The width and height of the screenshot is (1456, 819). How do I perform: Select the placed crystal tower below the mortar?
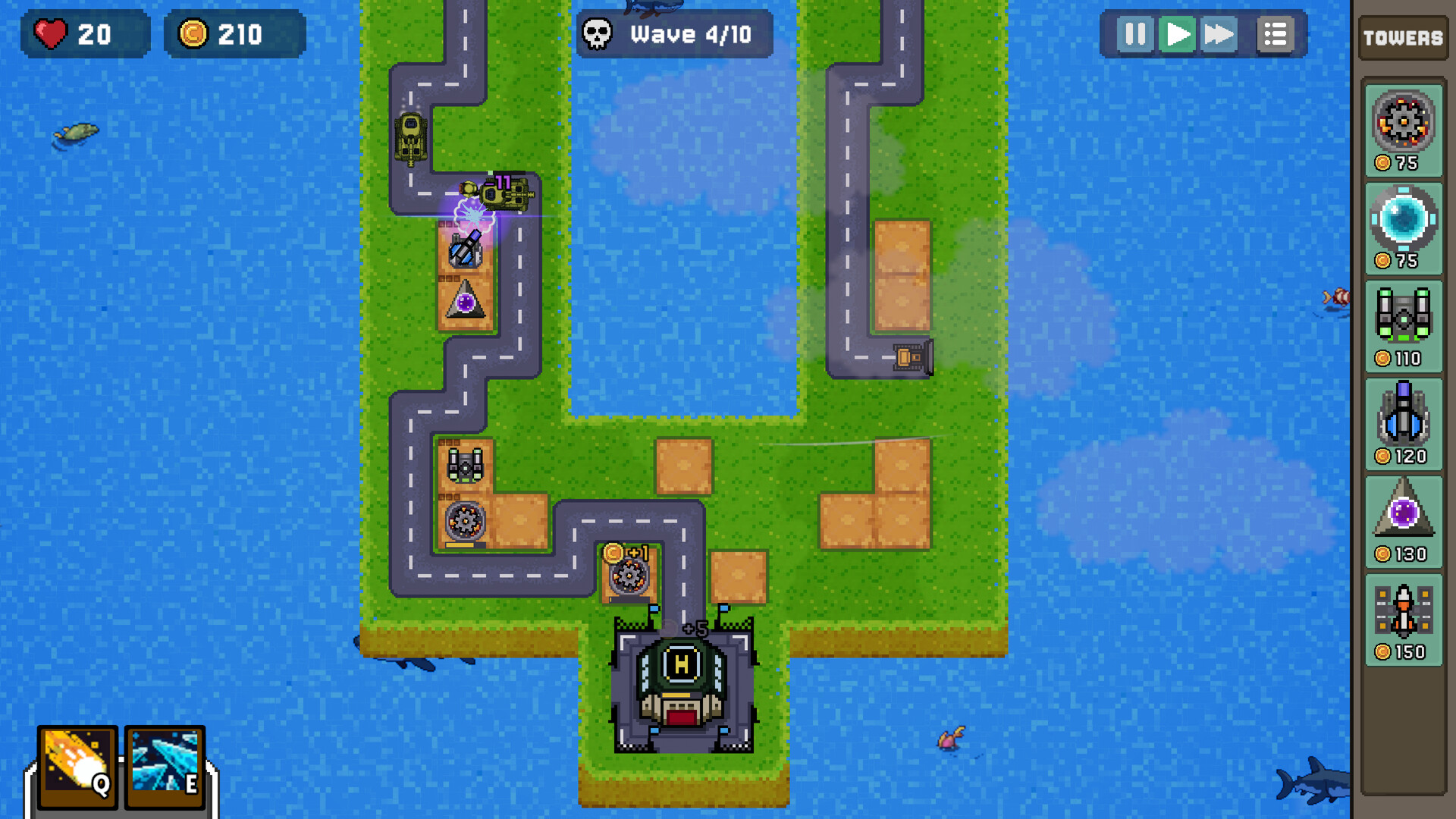coord(465,302)
